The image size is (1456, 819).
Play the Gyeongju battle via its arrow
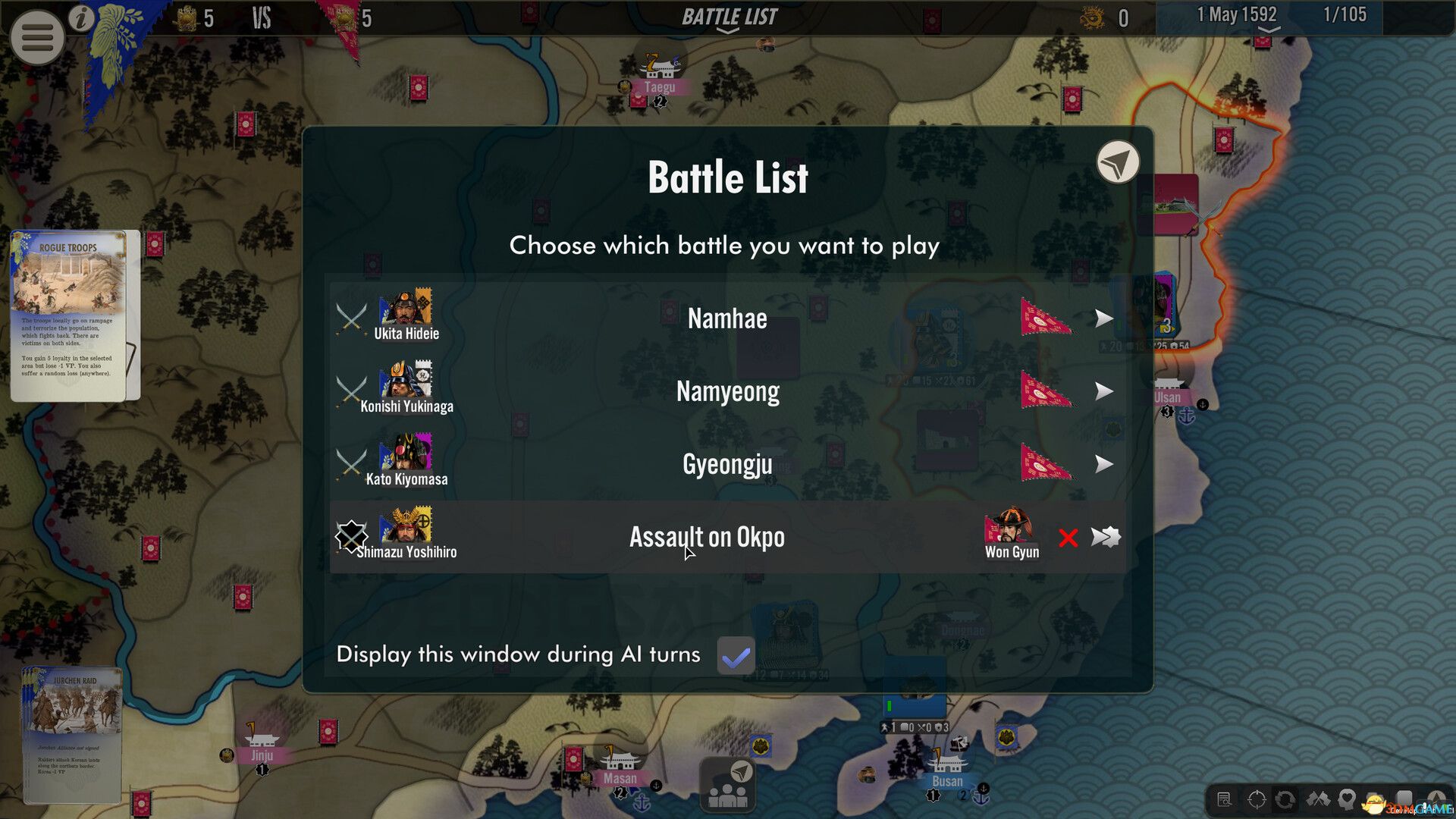point(1105,465)
